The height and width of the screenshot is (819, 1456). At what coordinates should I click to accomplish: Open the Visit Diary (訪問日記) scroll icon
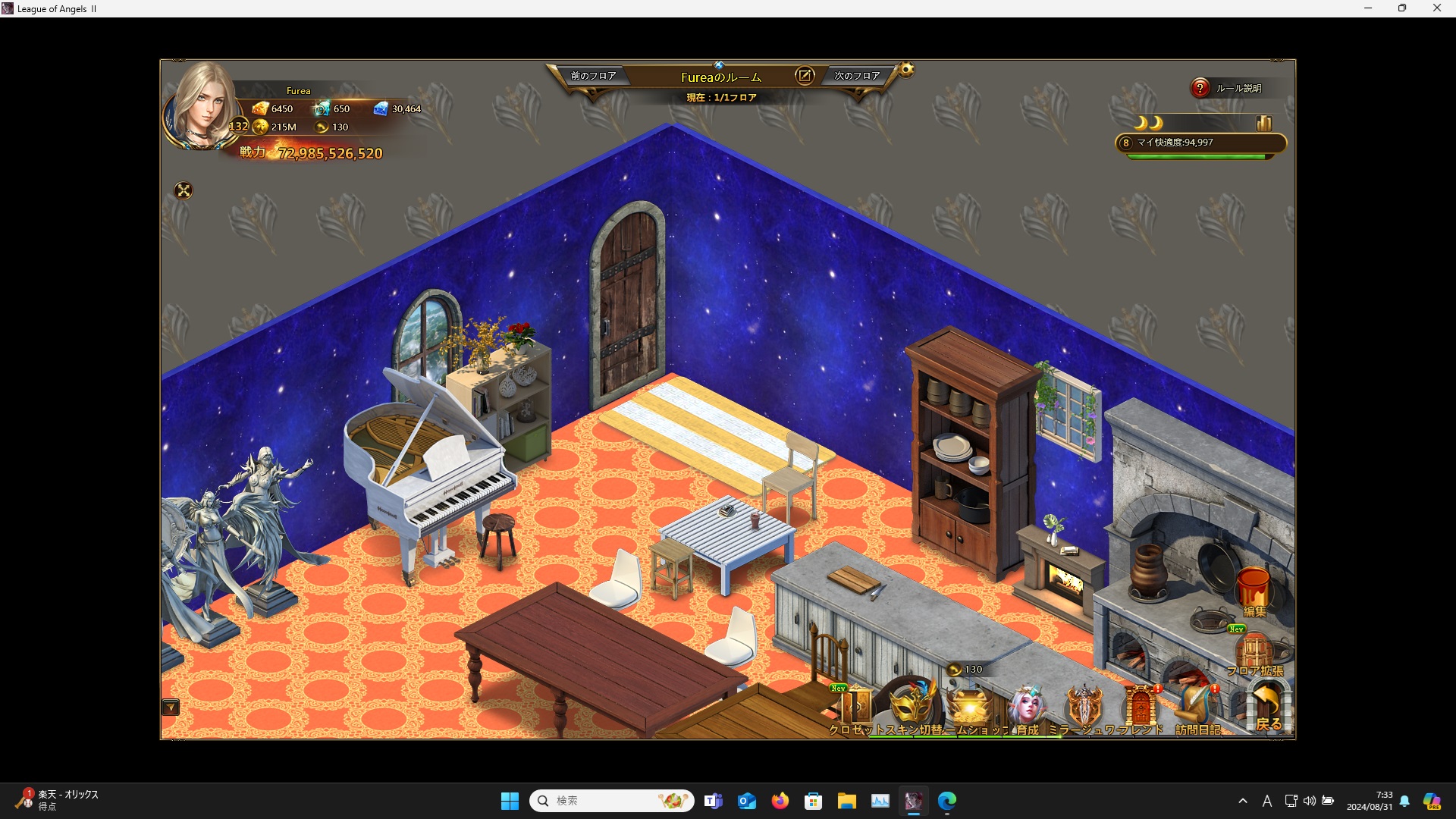click(1197, 707)
